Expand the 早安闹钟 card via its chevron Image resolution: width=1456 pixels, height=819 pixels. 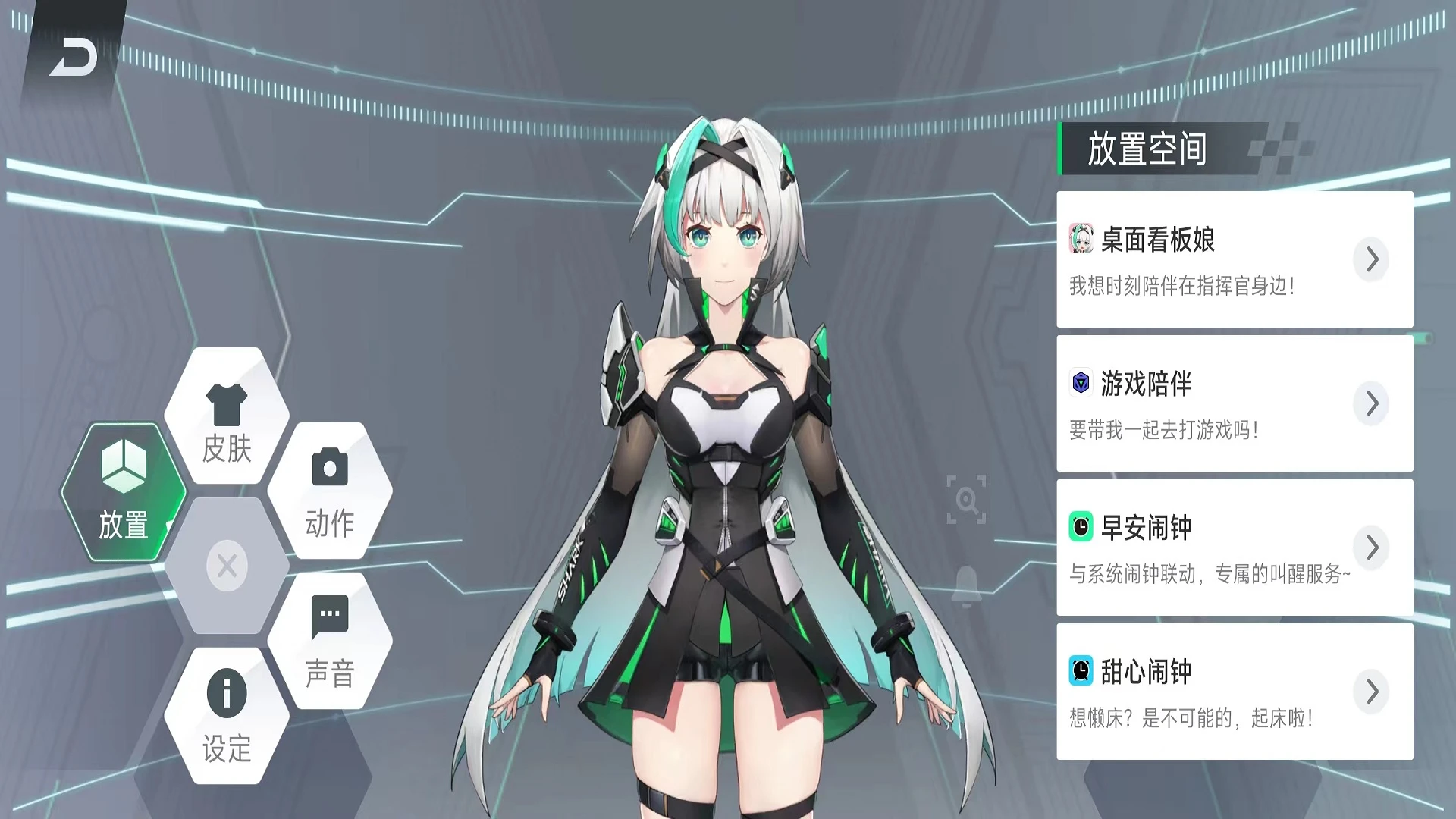[x=1371, y=548]
